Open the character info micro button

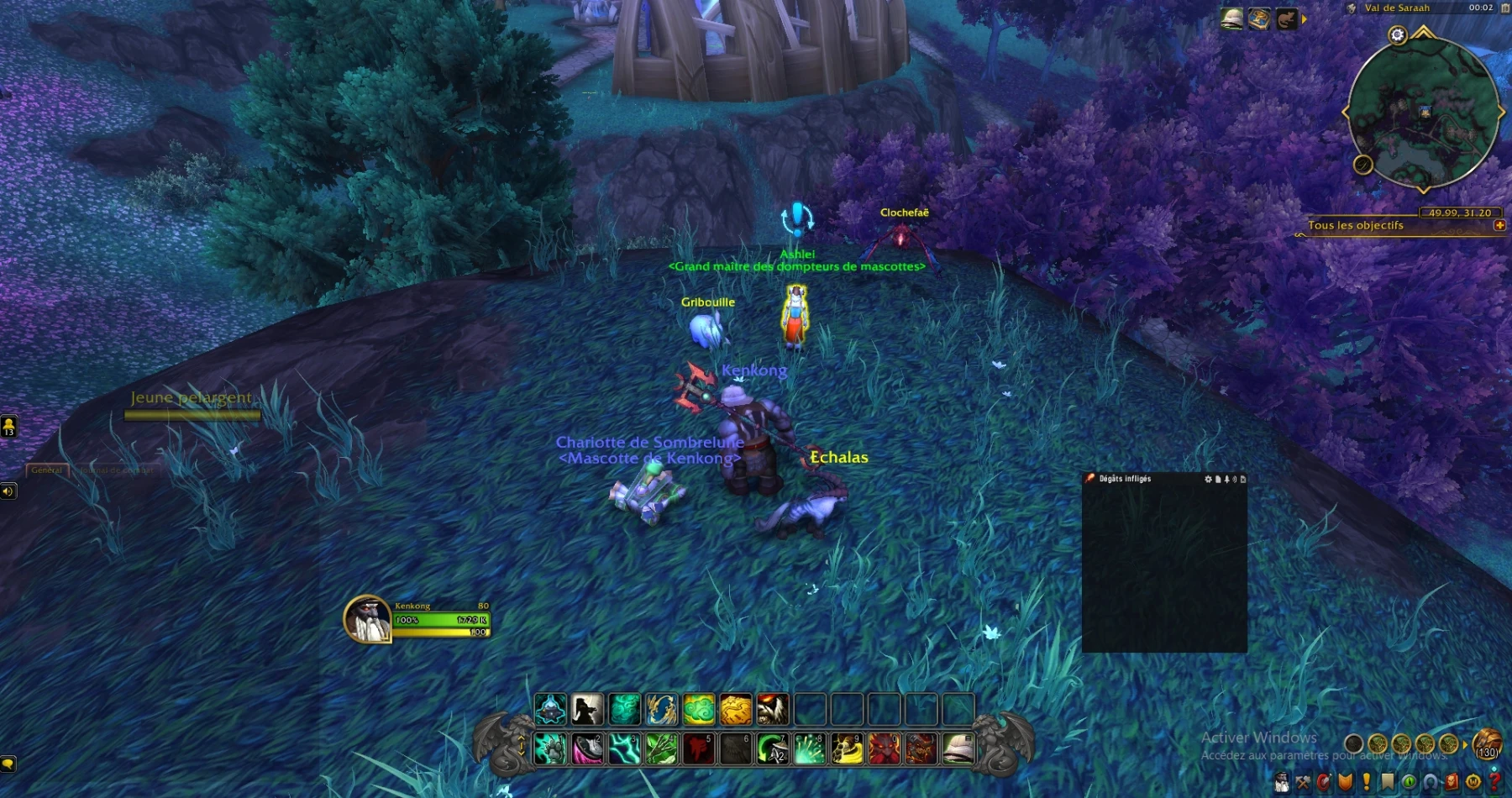(x=1282, y=782)
